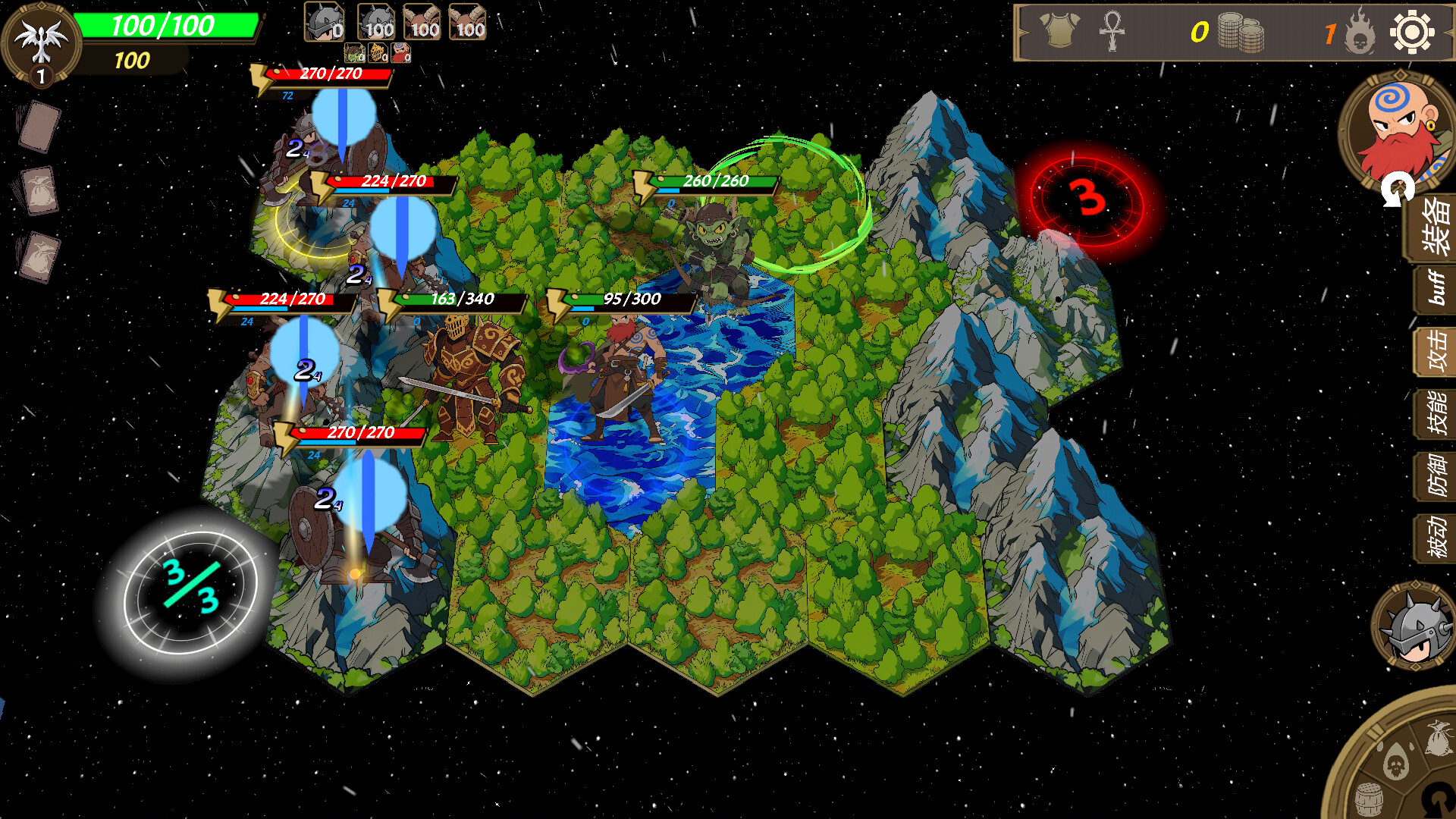
Task: Select the hero portrait at top left
Action: pyautogui.click(x=42, y=42)
